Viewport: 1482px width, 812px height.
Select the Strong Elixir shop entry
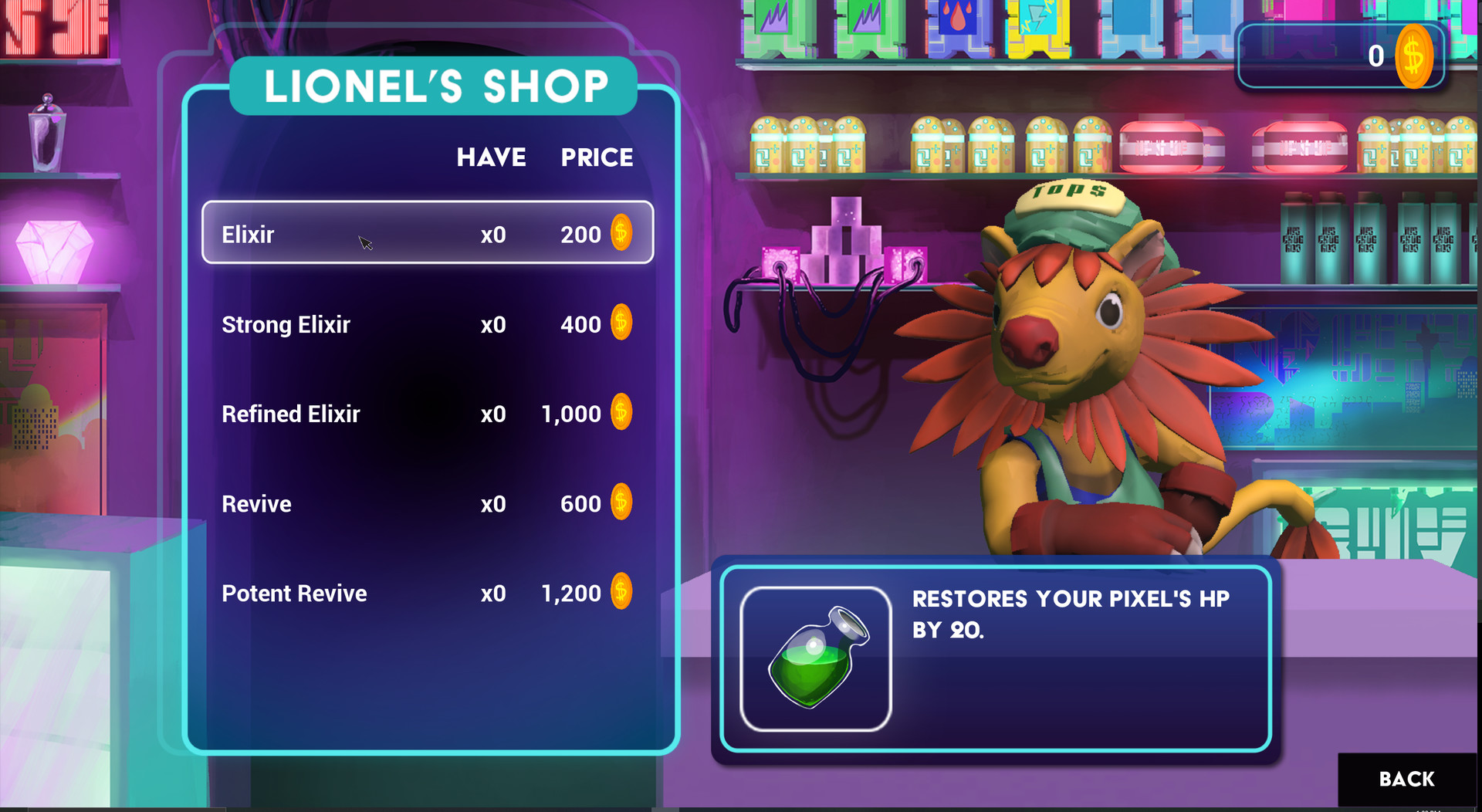pos(427,324)
